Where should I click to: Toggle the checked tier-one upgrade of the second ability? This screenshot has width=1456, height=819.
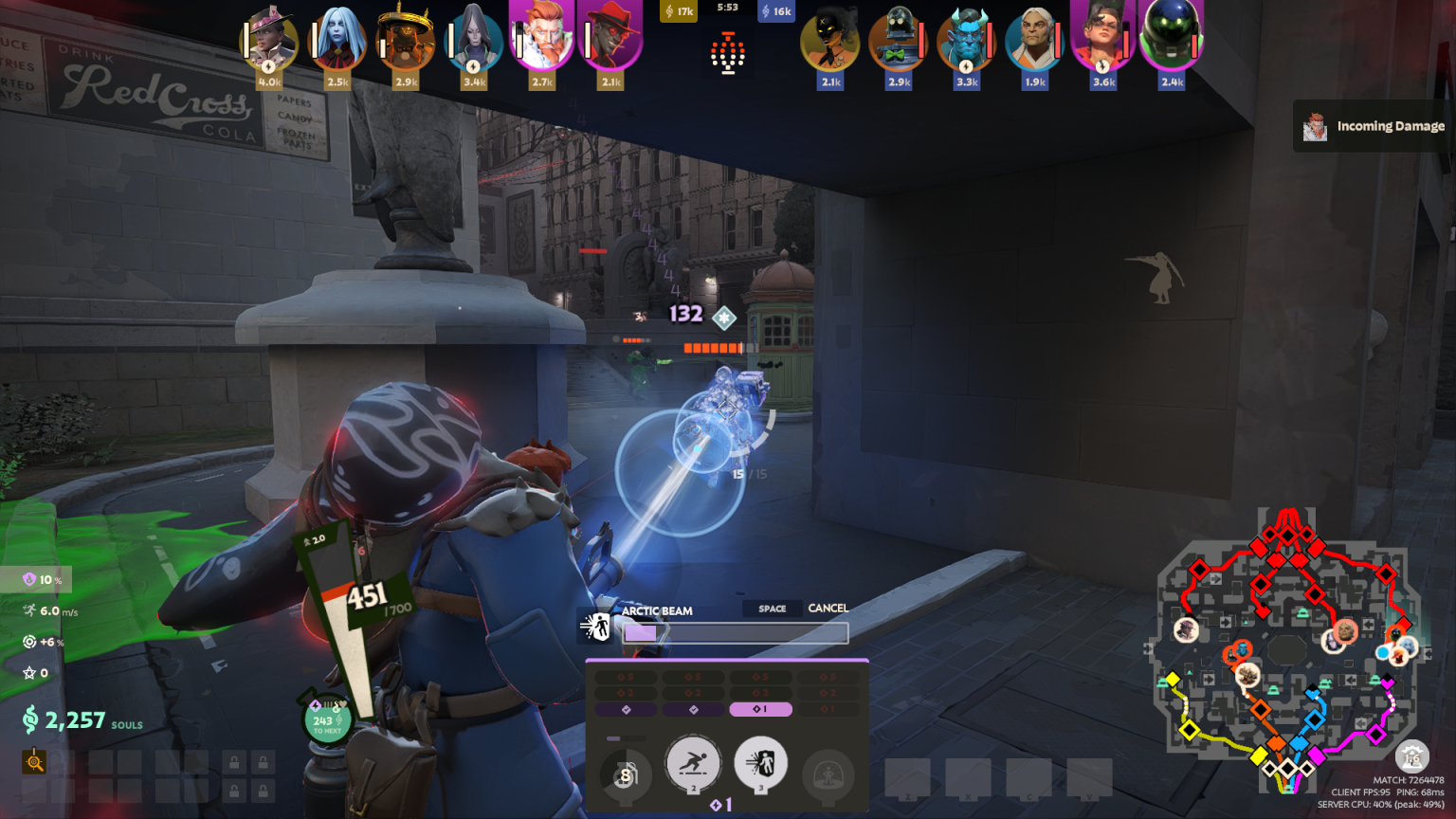click(x=693, y=709)
